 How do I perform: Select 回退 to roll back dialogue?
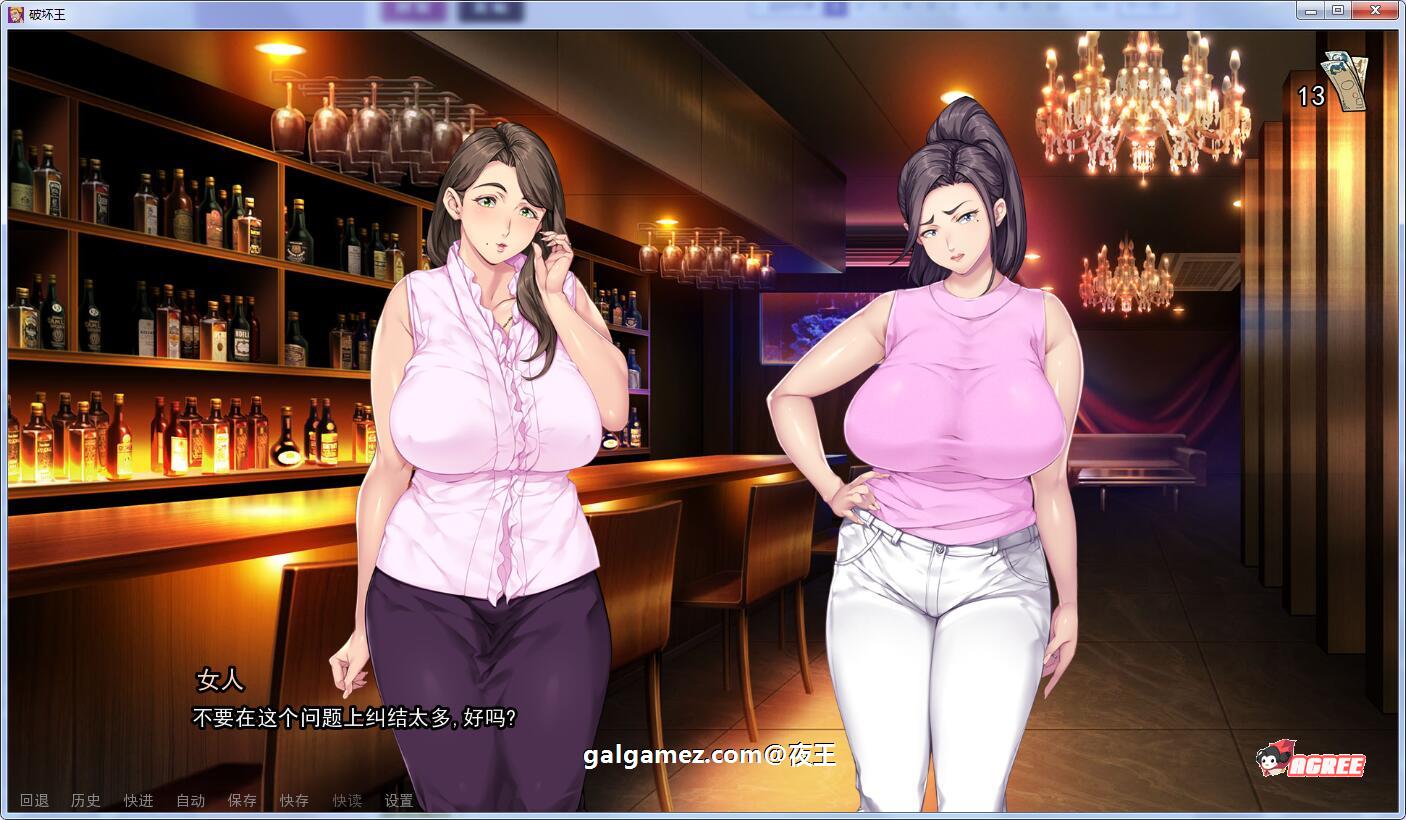33,800
